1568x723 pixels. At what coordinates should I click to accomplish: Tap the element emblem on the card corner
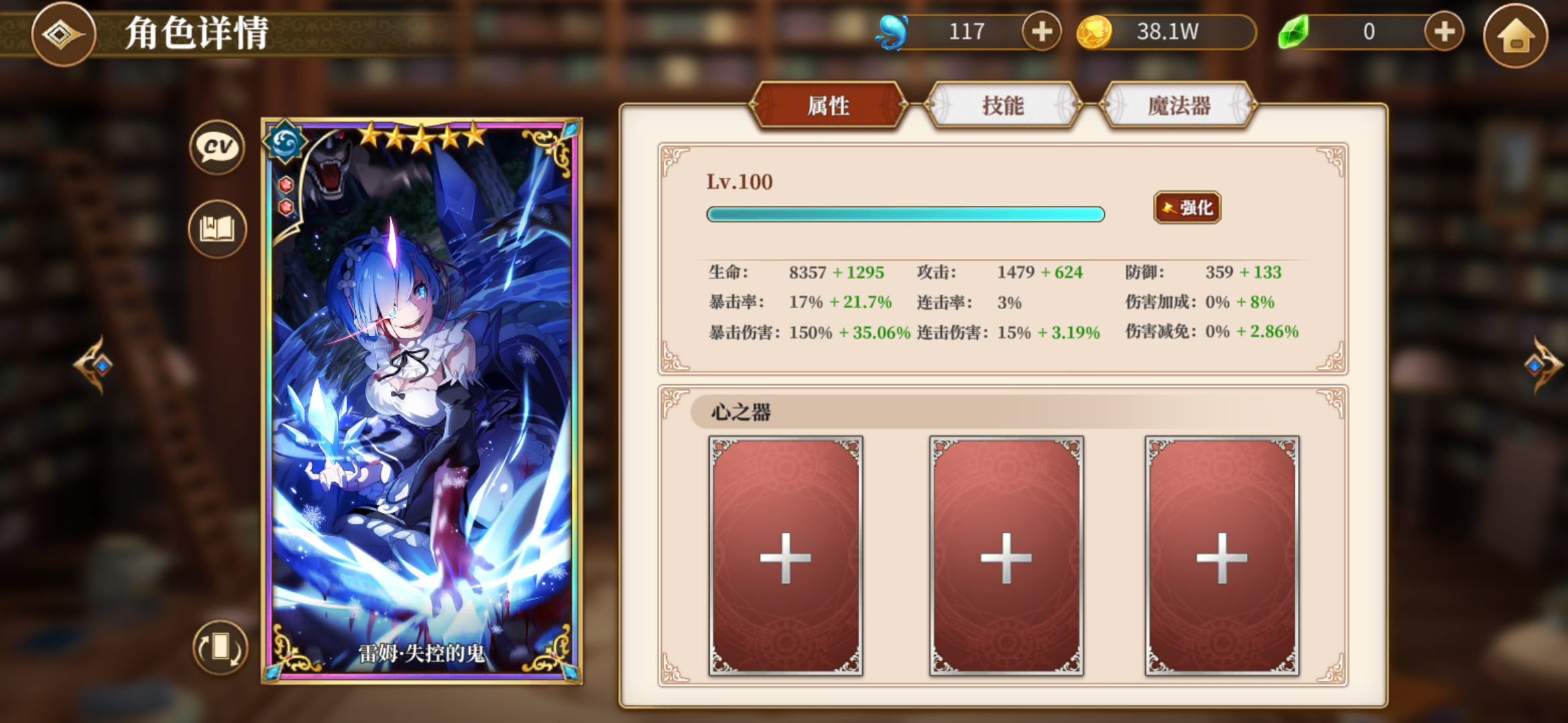(288, 144)
